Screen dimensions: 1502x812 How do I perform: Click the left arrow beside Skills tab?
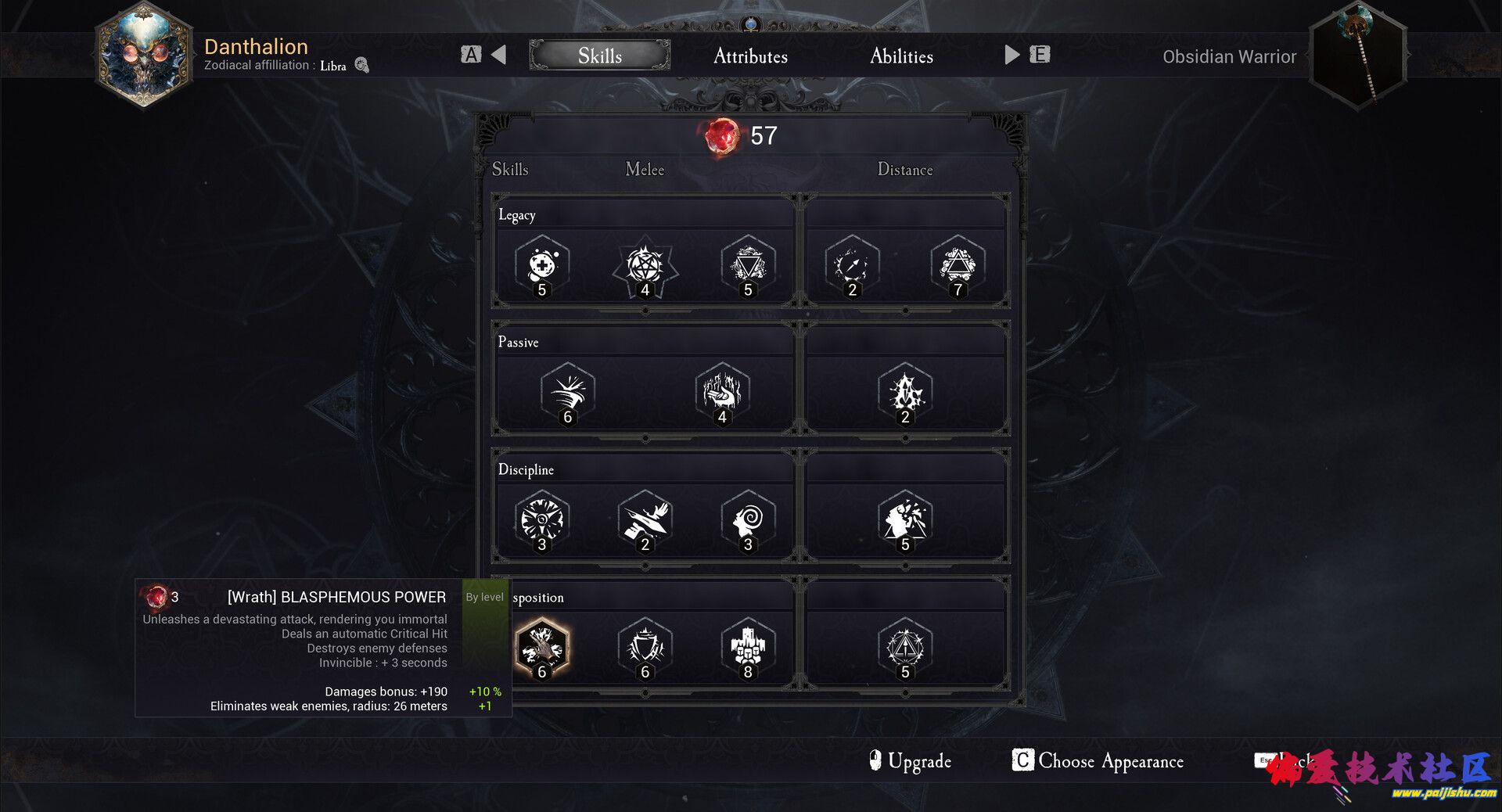tap(498, 55)
